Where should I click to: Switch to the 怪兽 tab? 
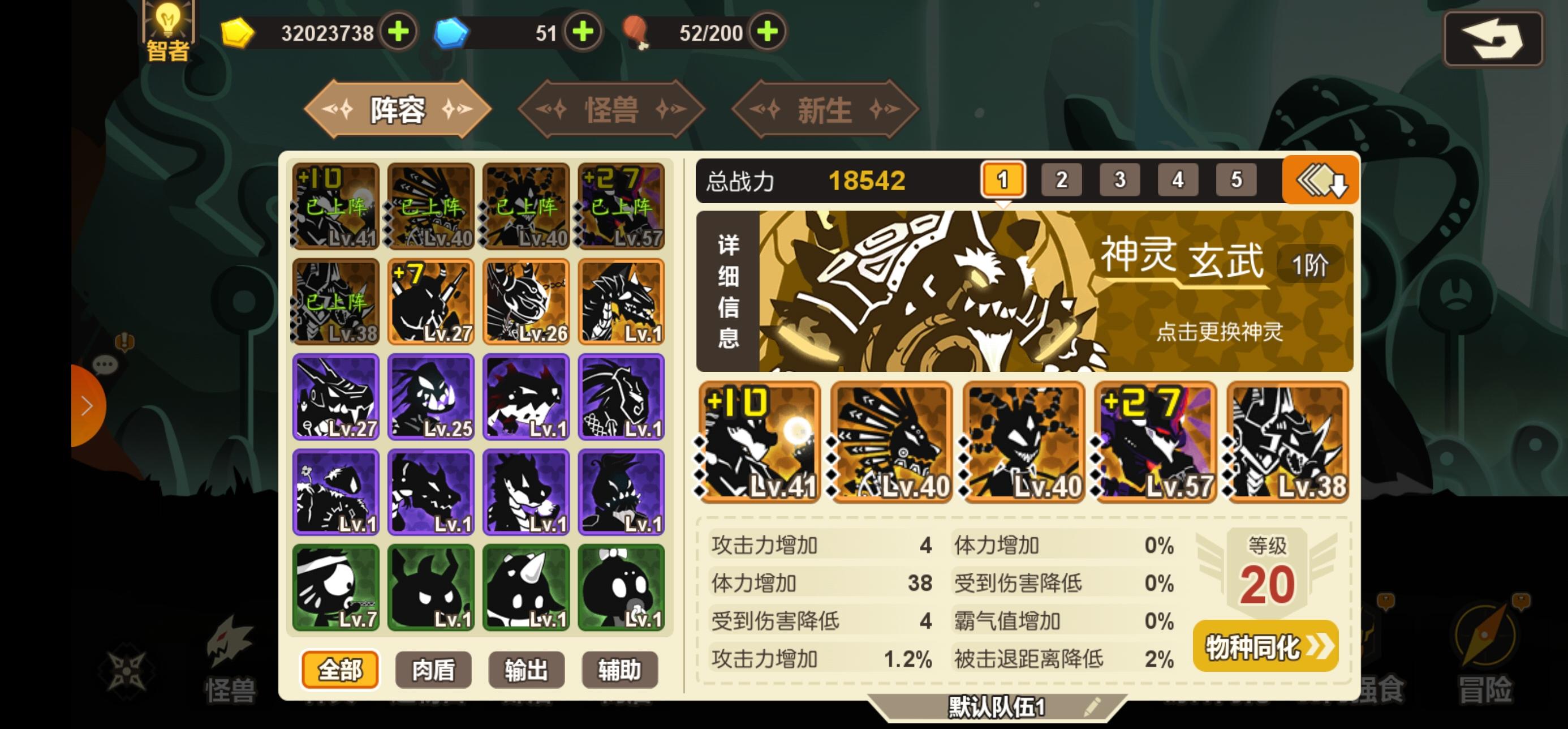(610, 109)
